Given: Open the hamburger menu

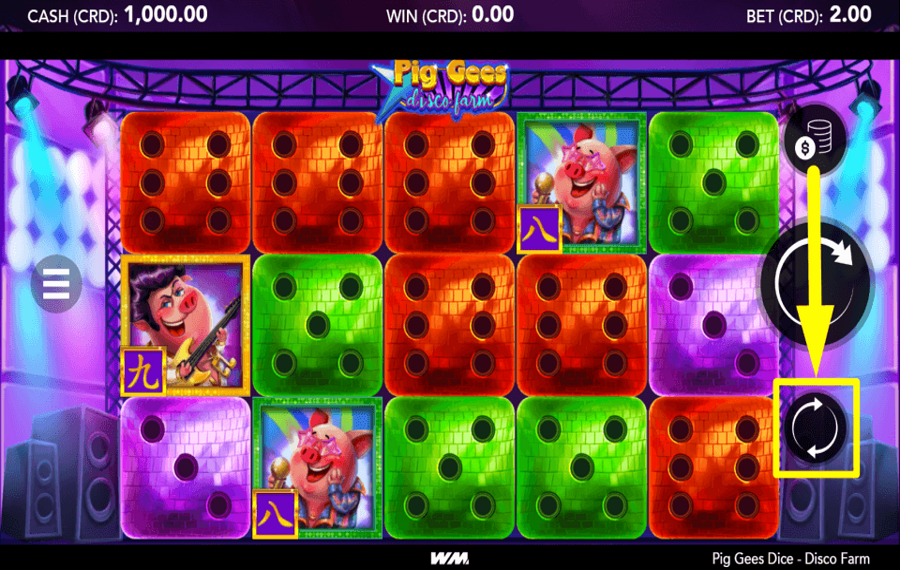Looking at the screenshot, I should click(x=56, y=285).
